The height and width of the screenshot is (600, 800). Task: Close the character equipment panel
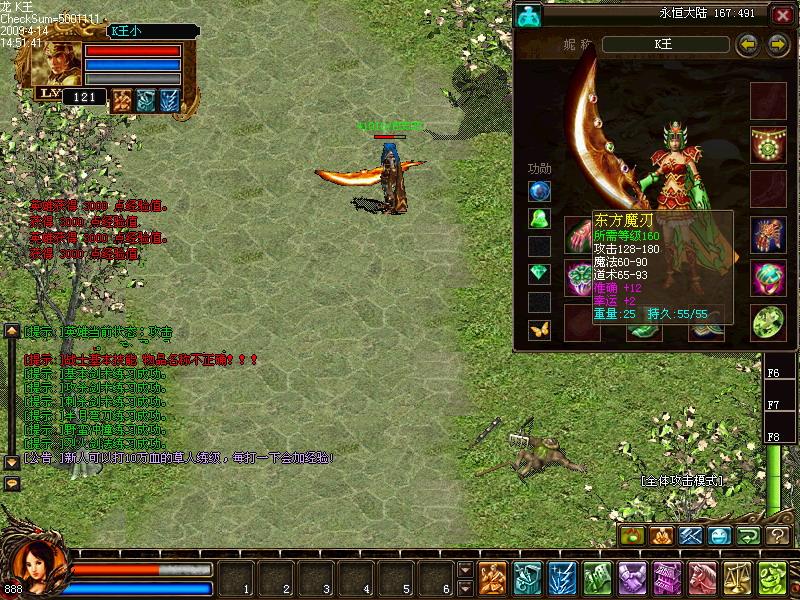click(x=782, y=15)
